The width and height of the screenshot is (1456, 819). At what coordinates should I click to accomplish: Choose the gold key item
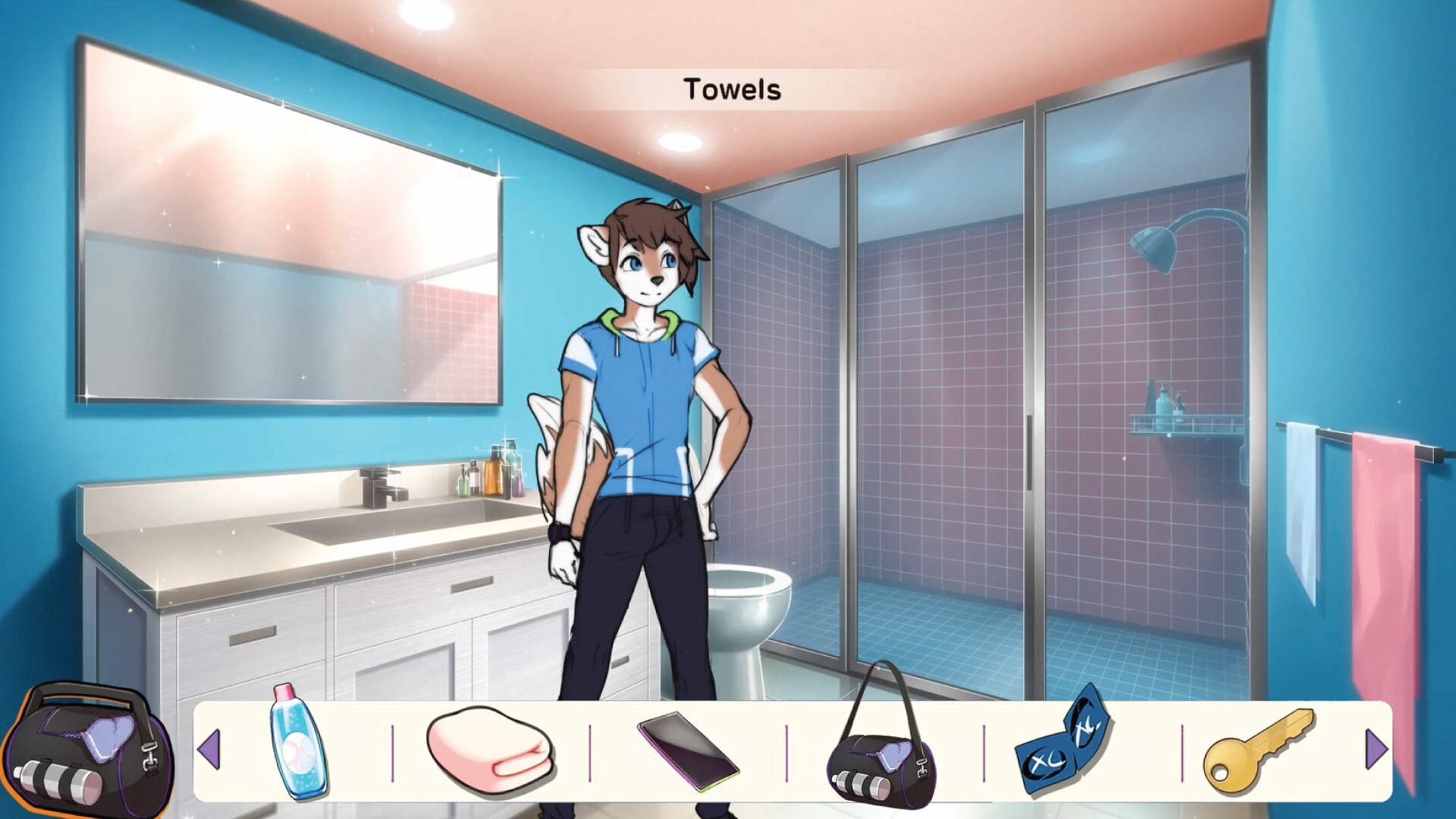pyautogui.click(x=1258, y=745)
